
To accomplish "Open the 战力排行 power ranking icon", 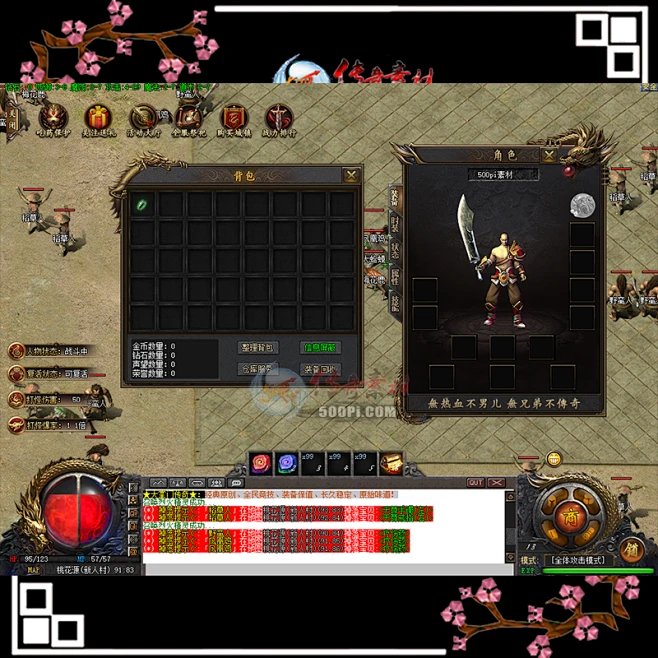I will tap(277, 119).
